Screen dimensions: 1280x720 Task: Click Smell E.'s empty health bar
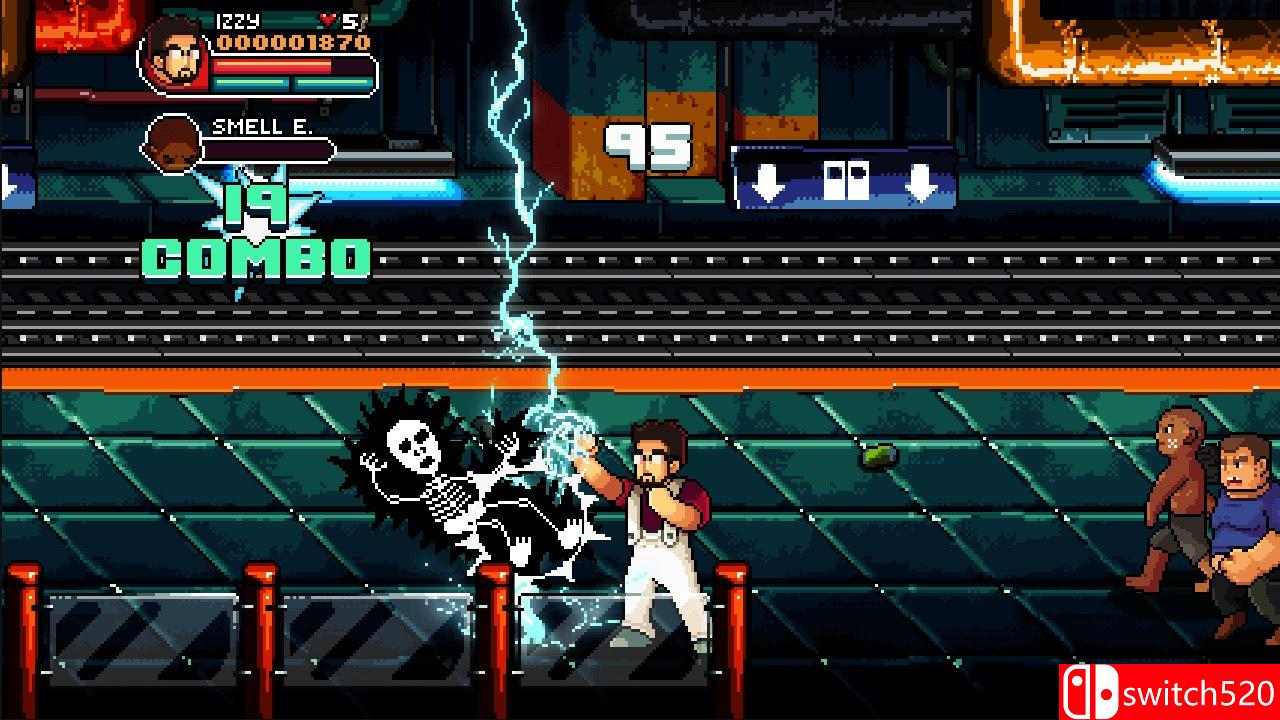click(x=270, y=148)
